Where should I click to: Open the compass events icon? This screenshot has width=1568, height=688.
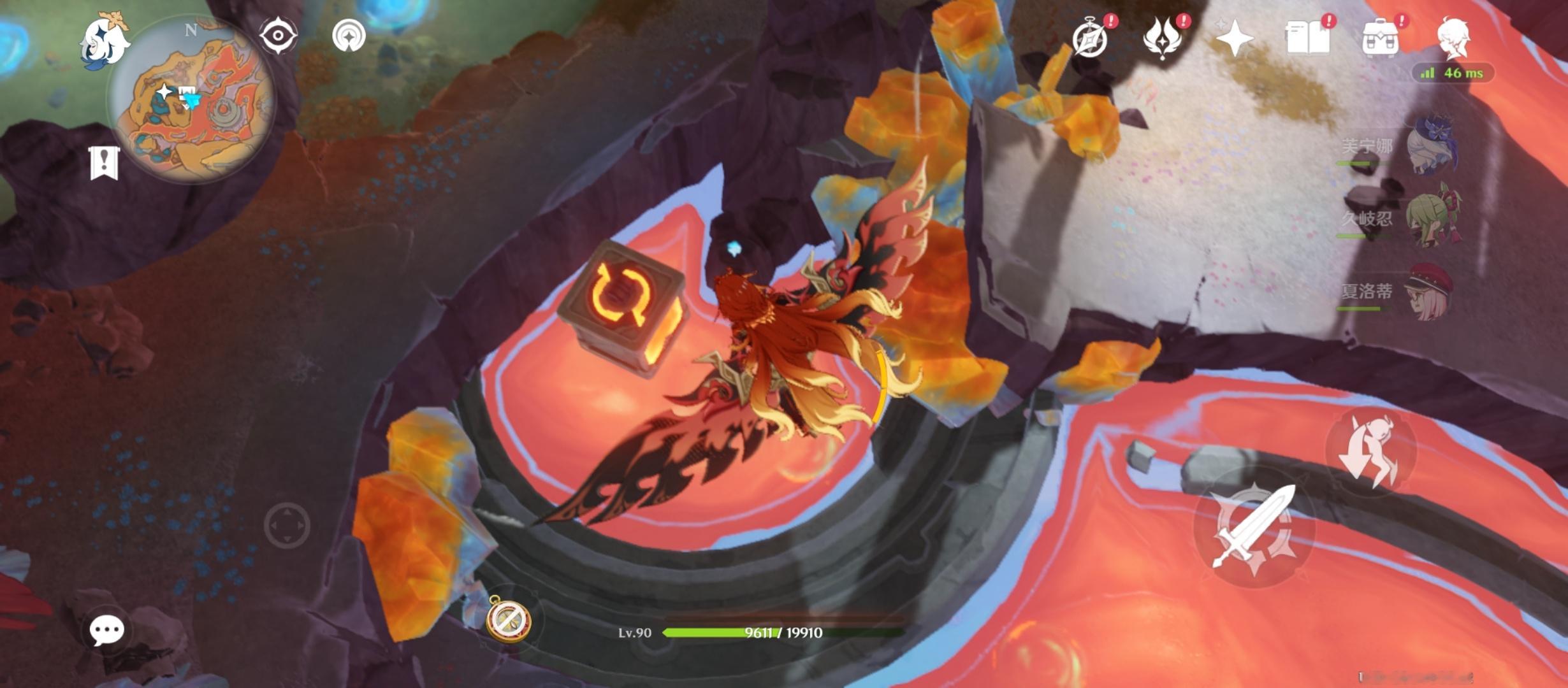pos(1090,38)
